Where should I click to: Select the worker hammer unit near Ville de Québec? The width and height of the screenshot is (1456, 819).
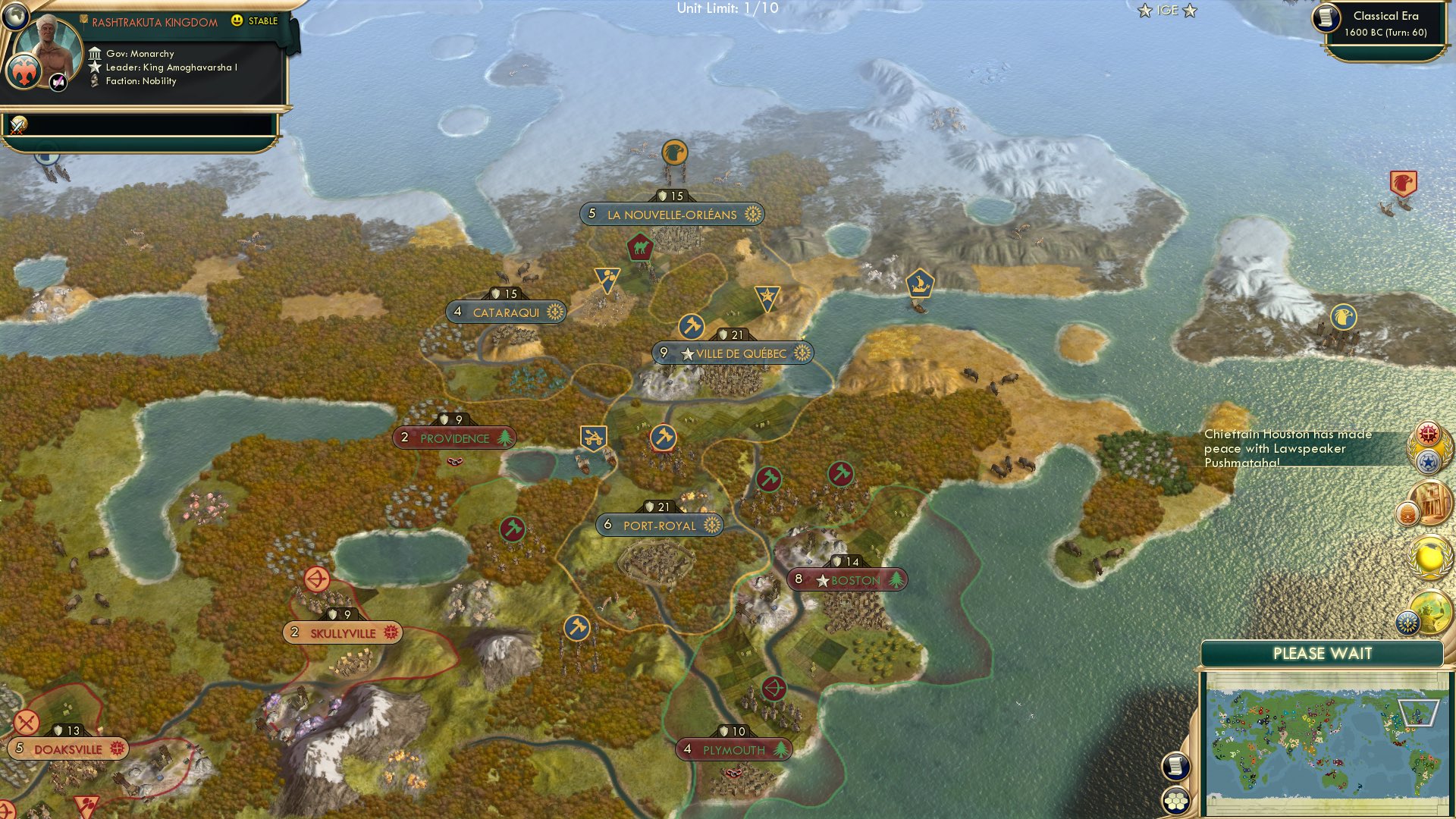click(691, 325)
